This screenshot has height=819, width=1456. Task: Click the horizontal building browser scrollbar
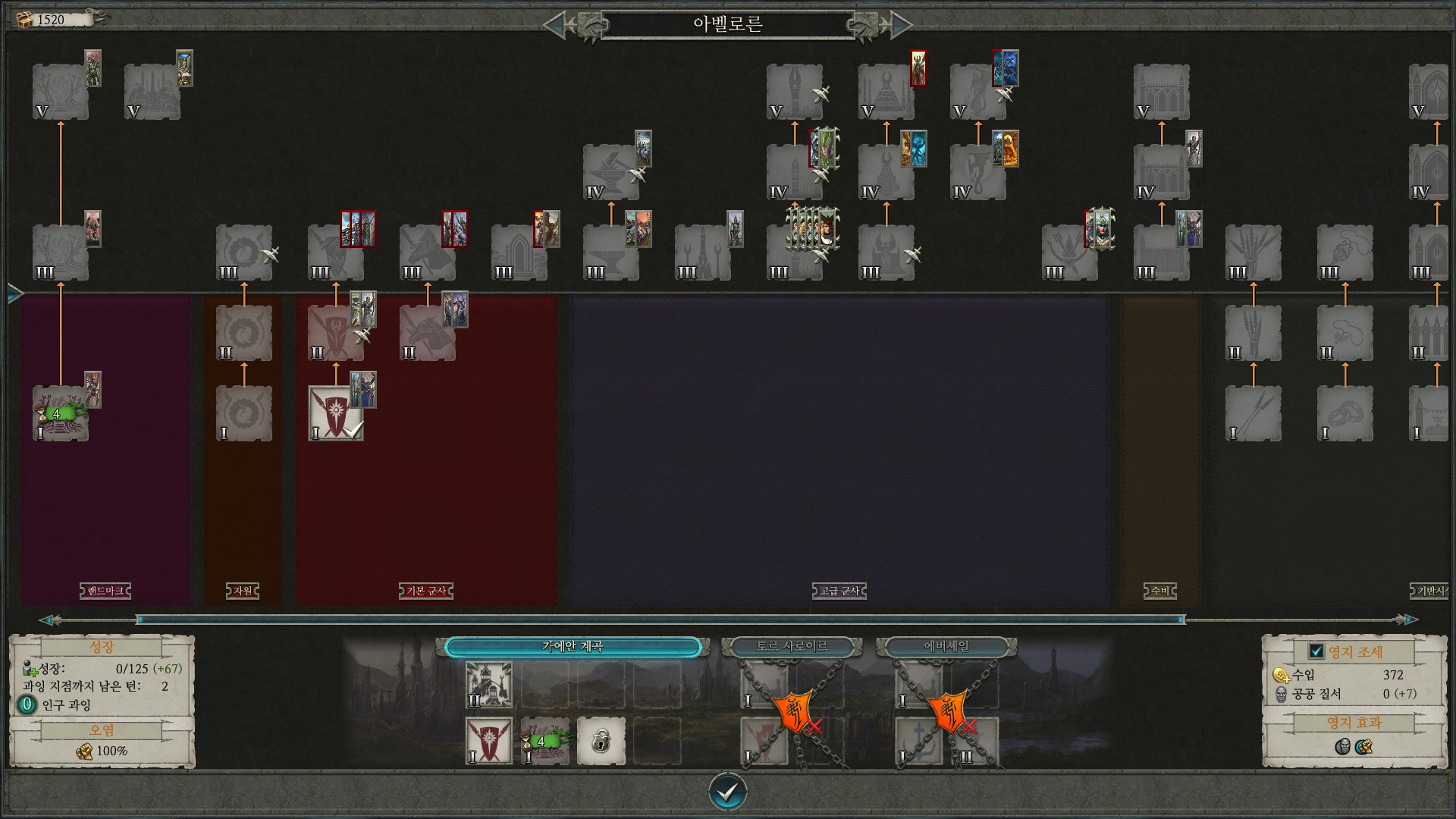(660, 620)
